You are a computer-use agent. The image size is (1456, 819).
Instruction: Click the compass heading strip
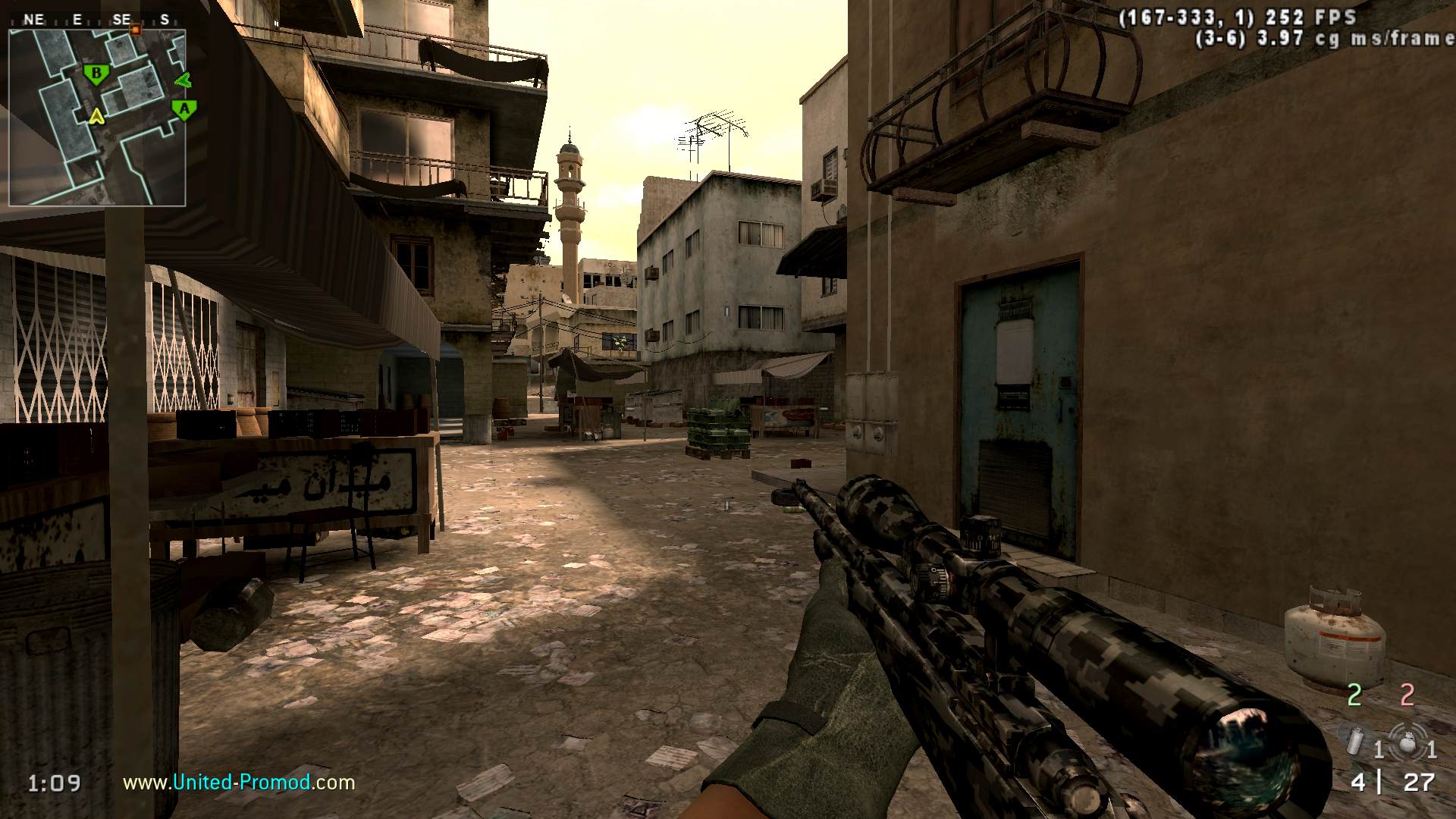click(x=97, y=20)
